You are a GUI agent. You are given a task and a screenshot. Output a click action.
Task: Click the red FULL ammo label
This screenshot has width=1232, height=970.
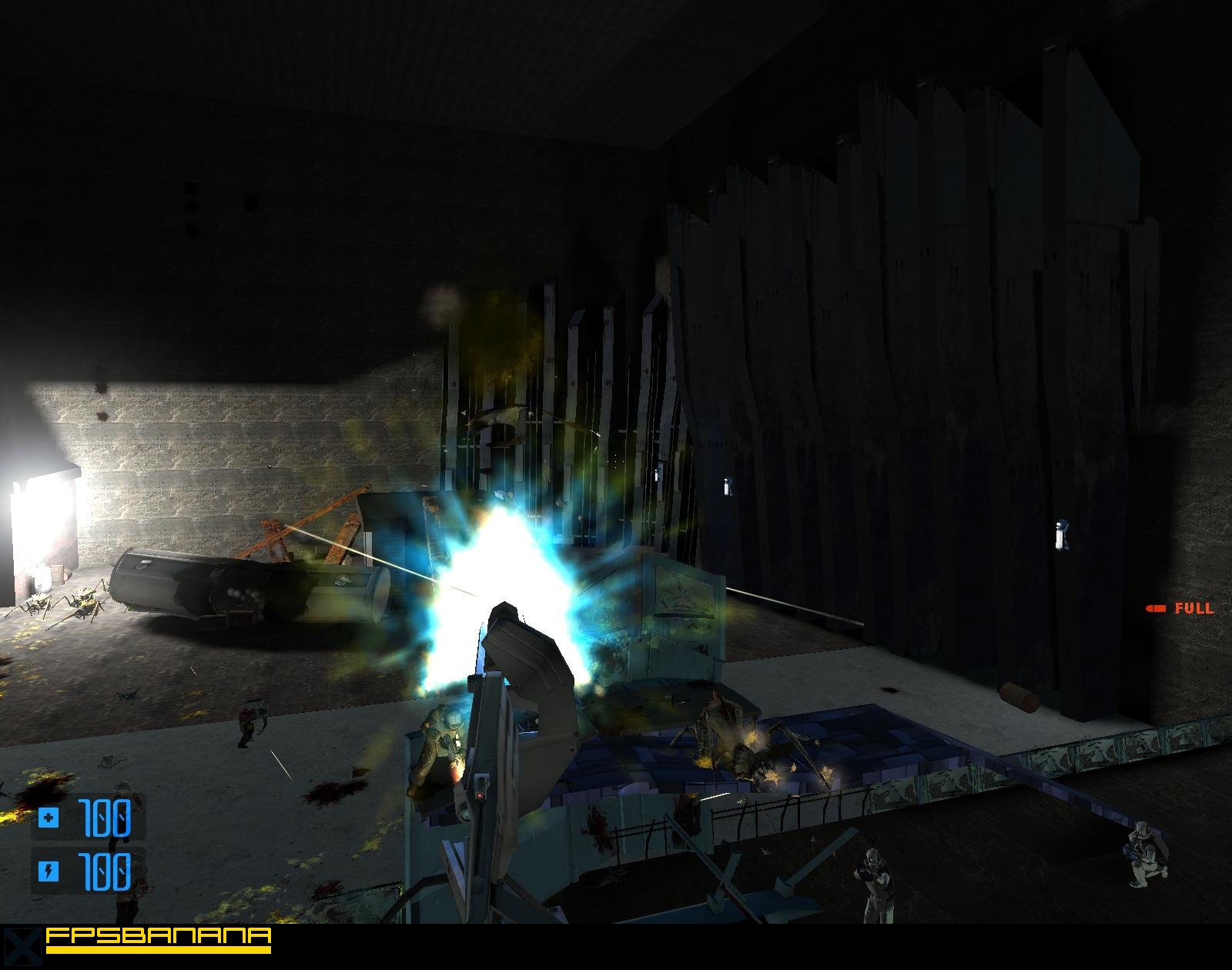(1194, 607)
